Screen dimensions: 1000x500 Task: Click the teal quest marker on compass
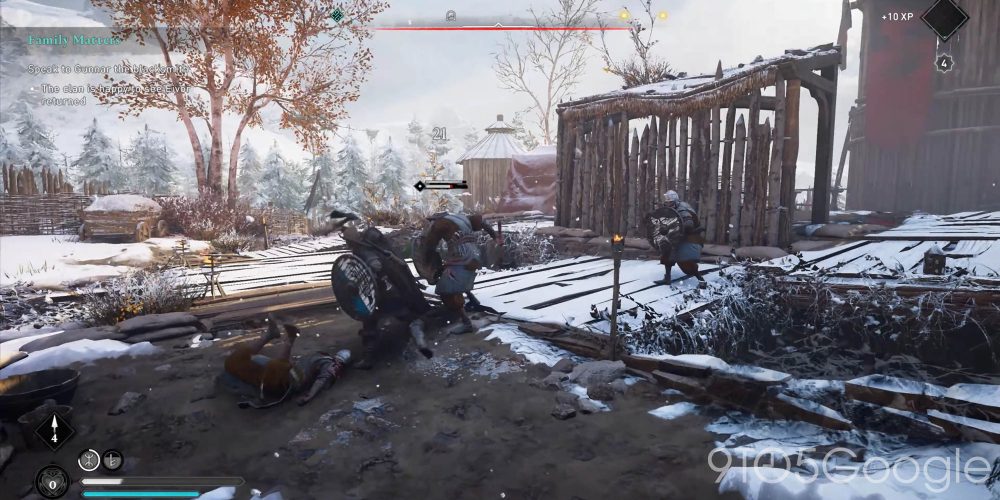point(338,15)
